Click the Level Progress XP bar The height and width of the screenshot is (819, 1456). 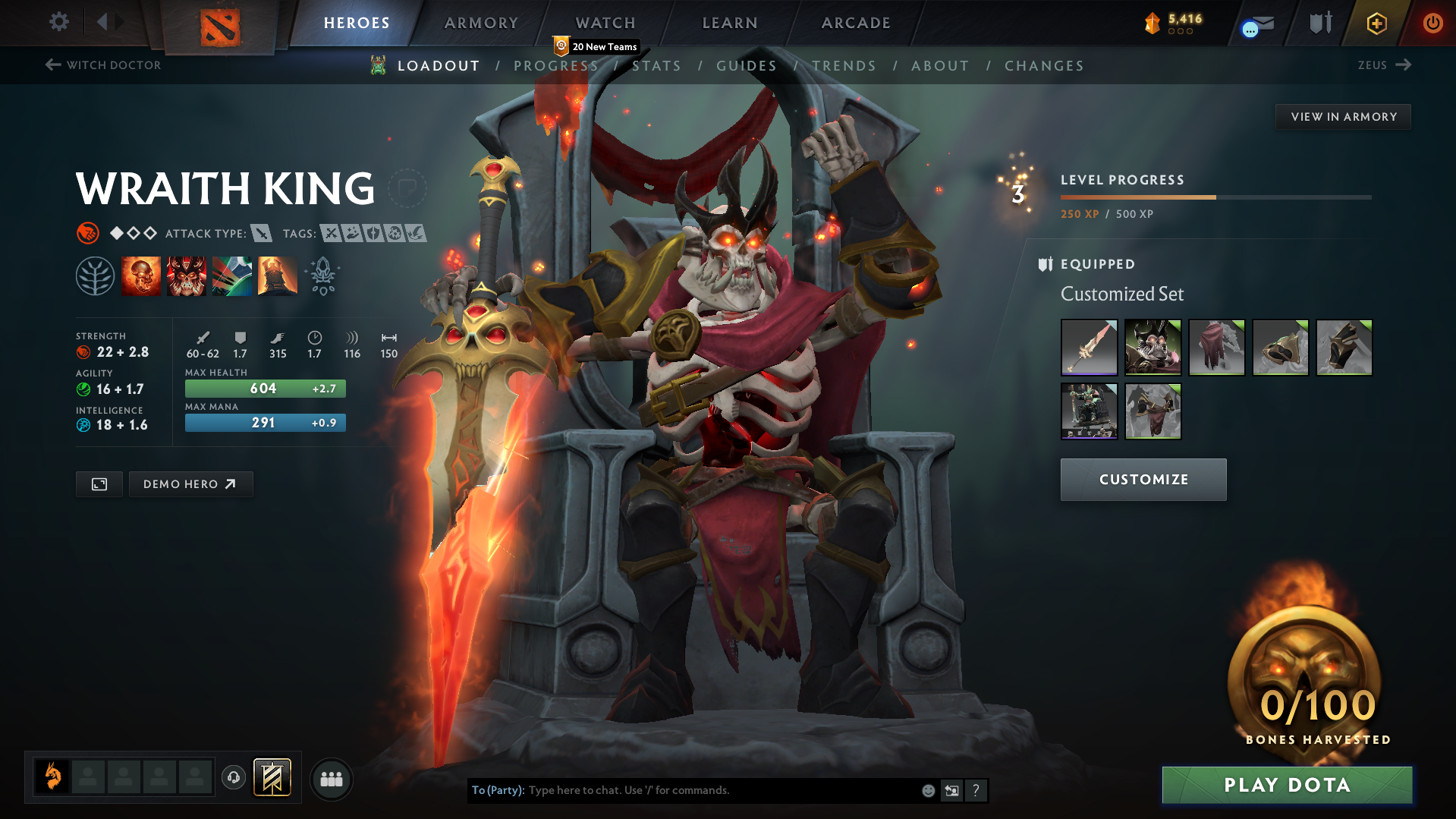tap(1214, 197)
